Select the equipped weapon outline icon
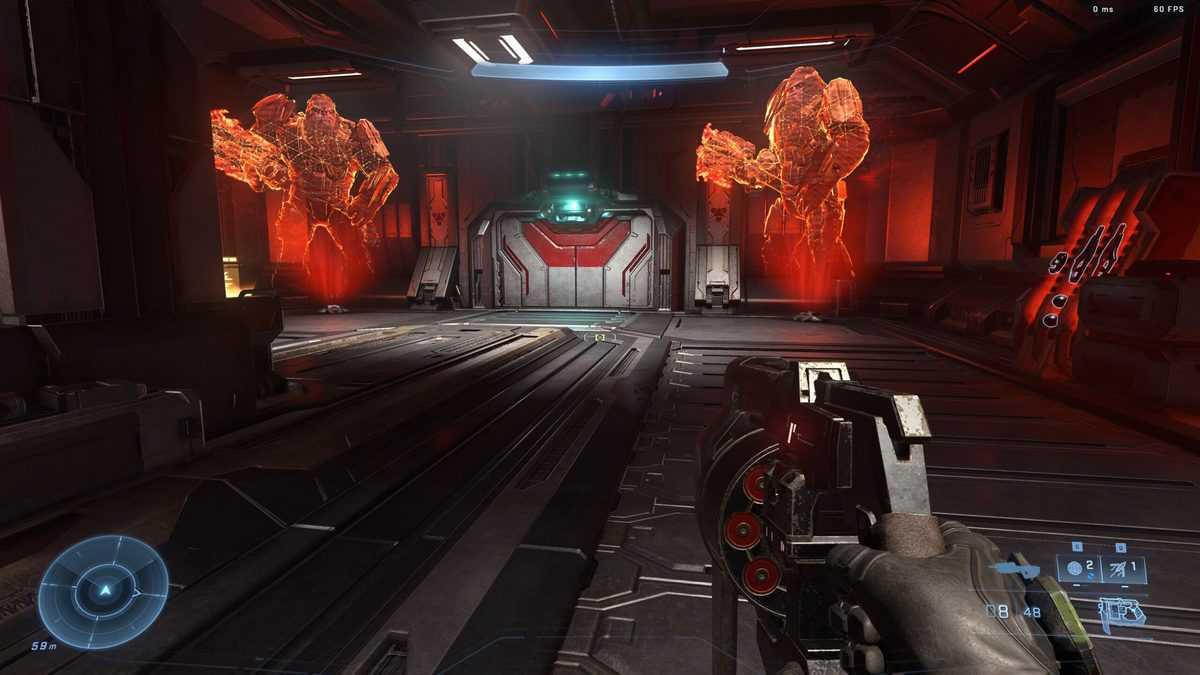The width and height of the screenshot is (1200, 675). point(1121,612)
